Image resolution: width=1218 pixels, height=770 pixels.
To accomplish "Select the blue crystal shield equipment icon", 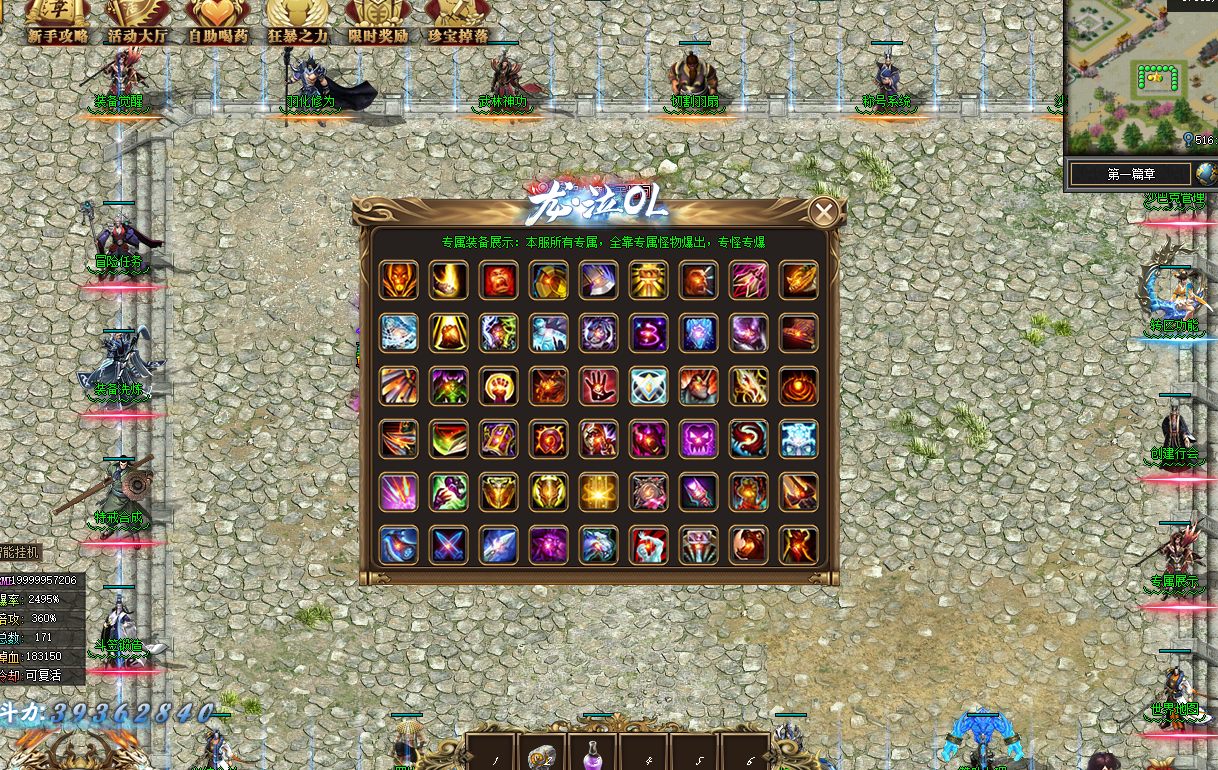I will coord(698,333).
